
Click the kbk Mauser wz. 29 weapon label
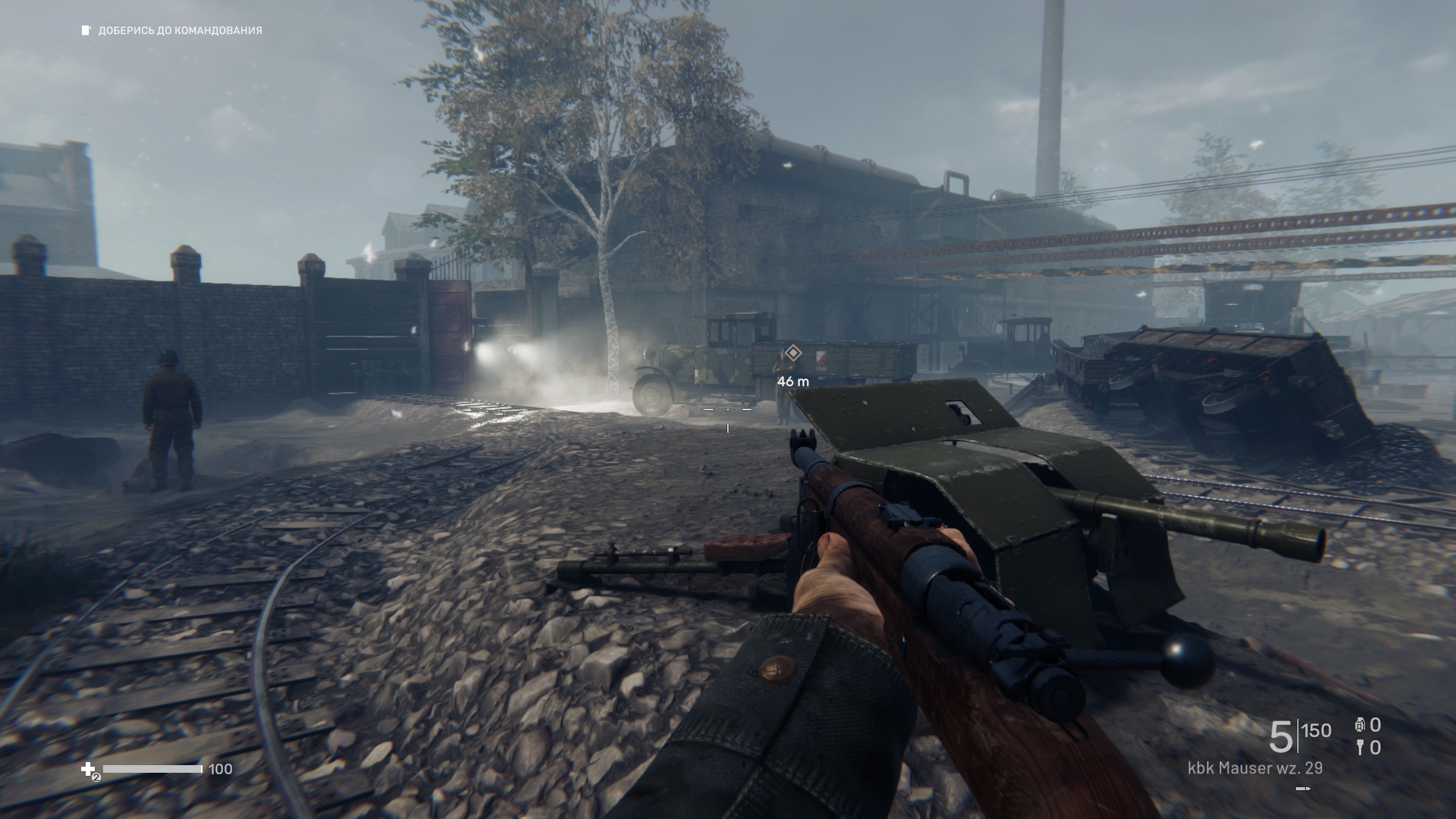pyautogui.click(x=1255, y=768)
